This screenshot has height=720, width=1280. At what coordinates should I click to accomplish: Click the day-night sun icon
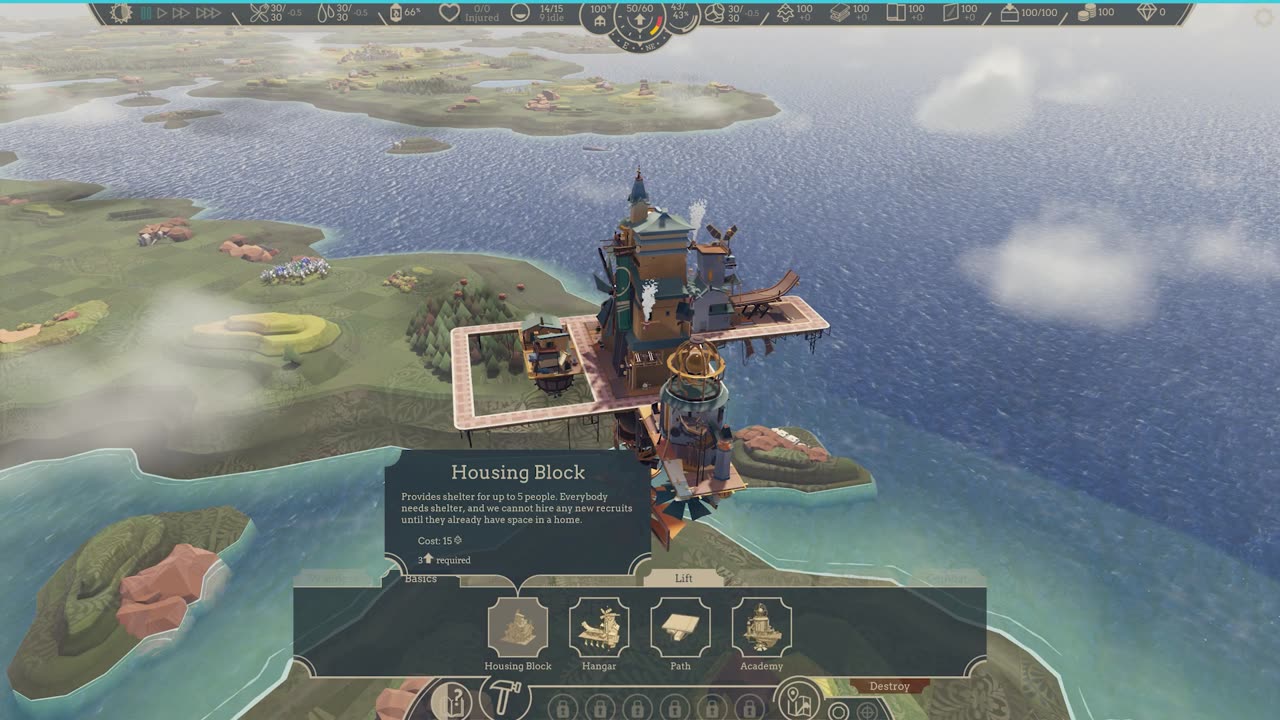click(121, 13)
